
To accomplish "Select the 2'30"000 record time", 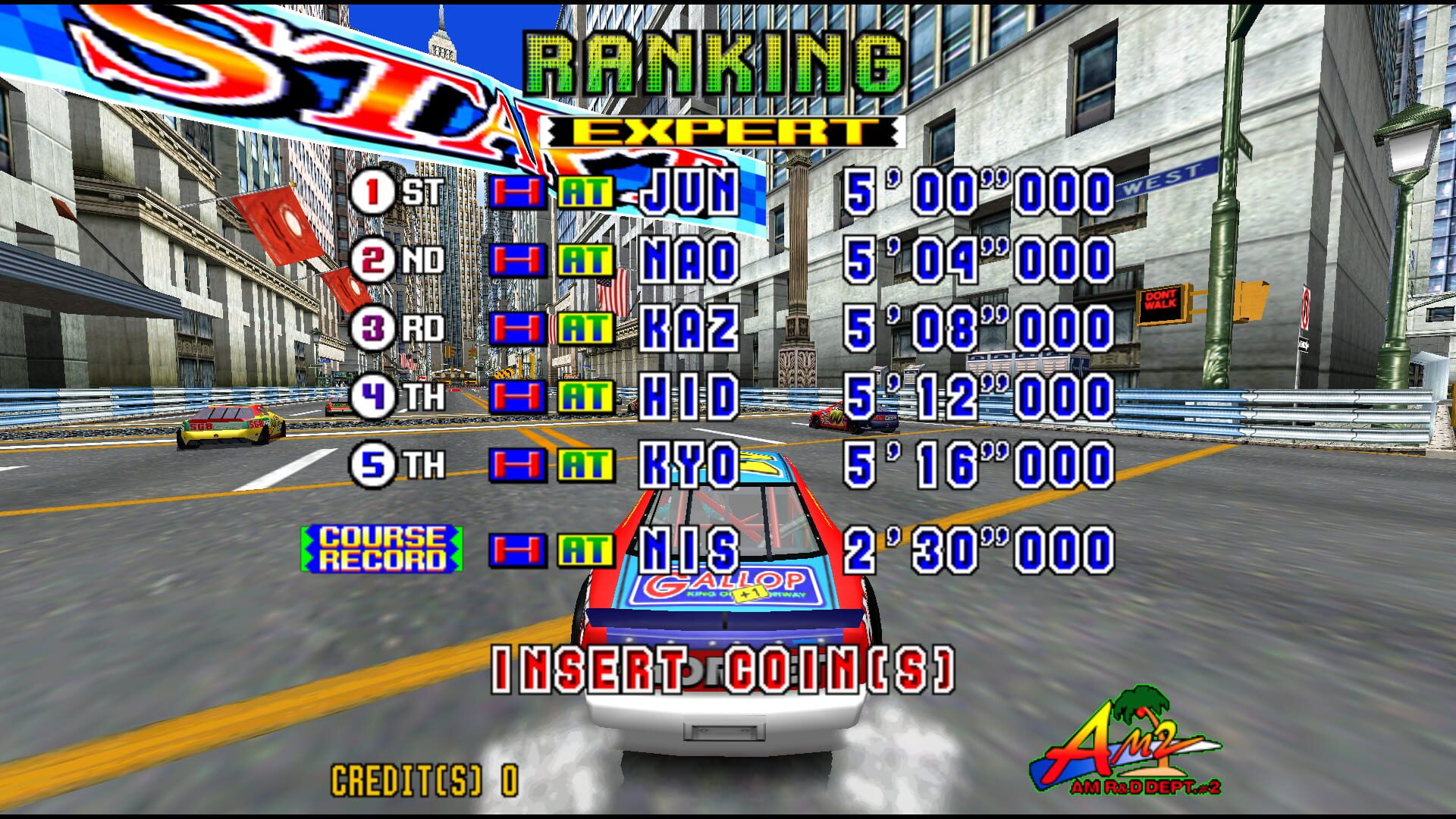I will pos(978,545).
